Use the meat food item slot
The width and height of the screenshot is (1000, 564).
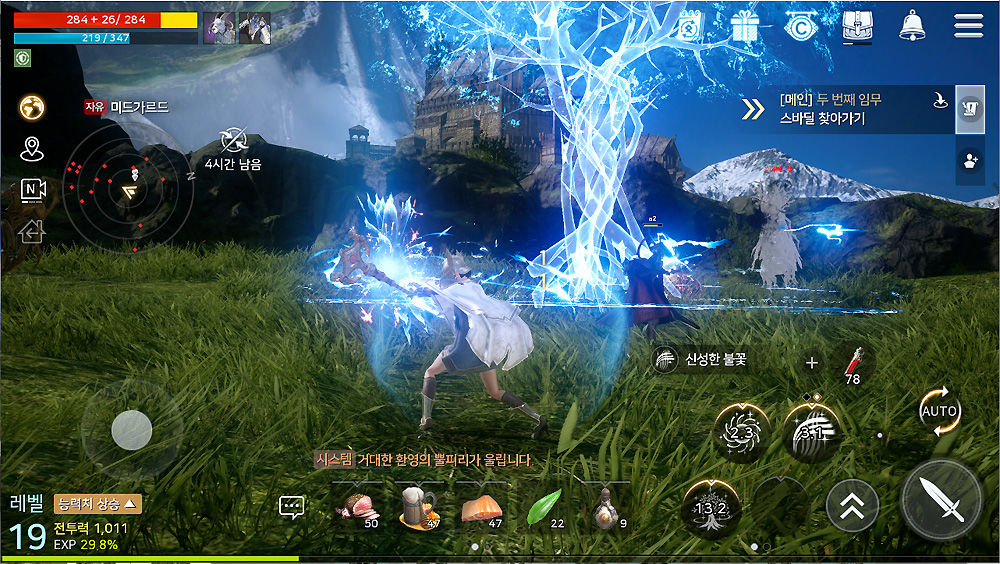[x=356, y=507]
